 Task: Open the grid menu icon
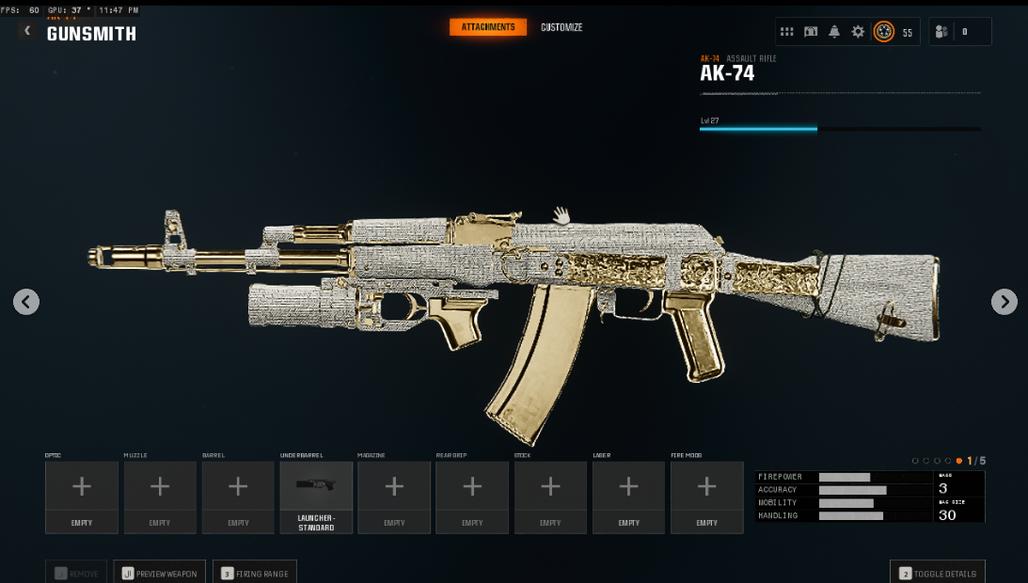pos(787,32)
